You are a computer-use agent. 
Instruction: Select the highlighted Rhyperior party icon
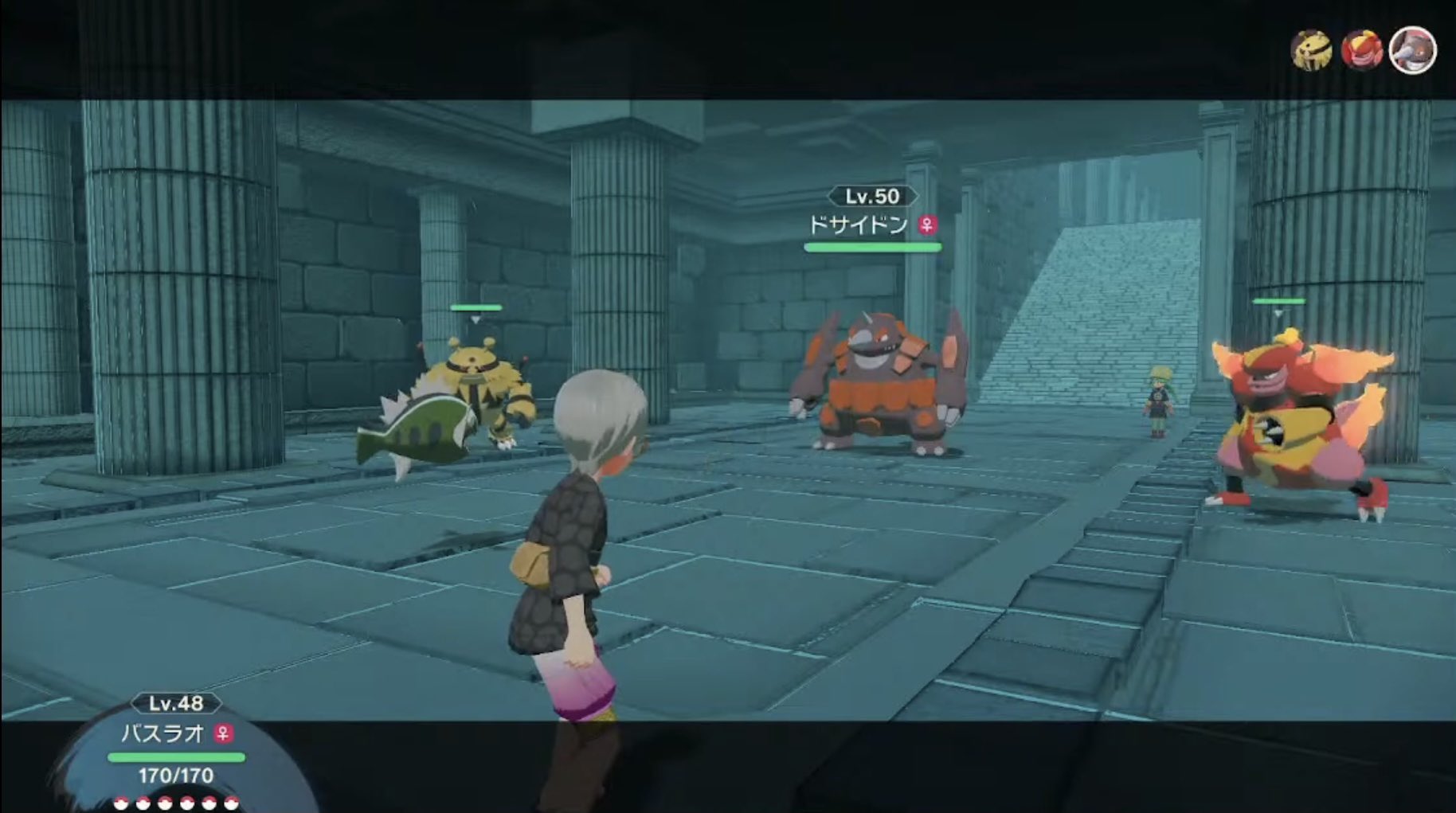click(x=1412, y=49)
